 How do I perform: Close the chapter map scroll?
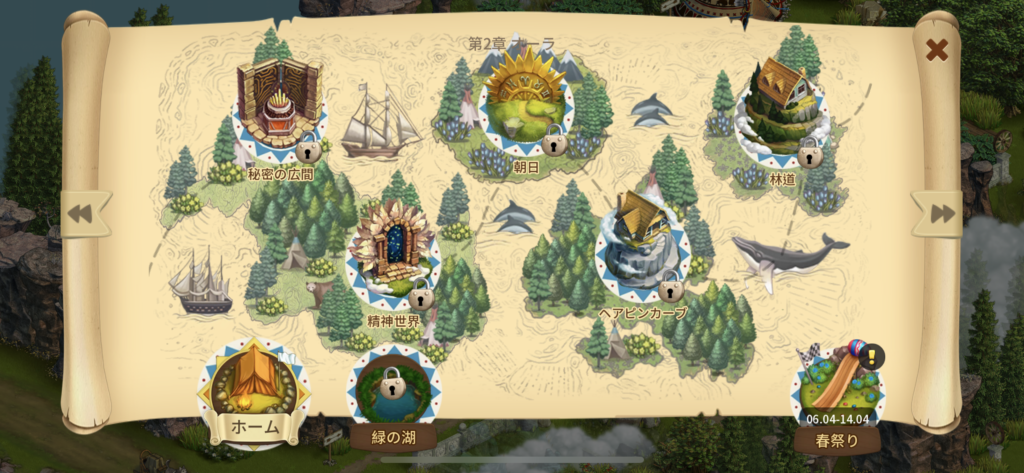coord(936,49)
